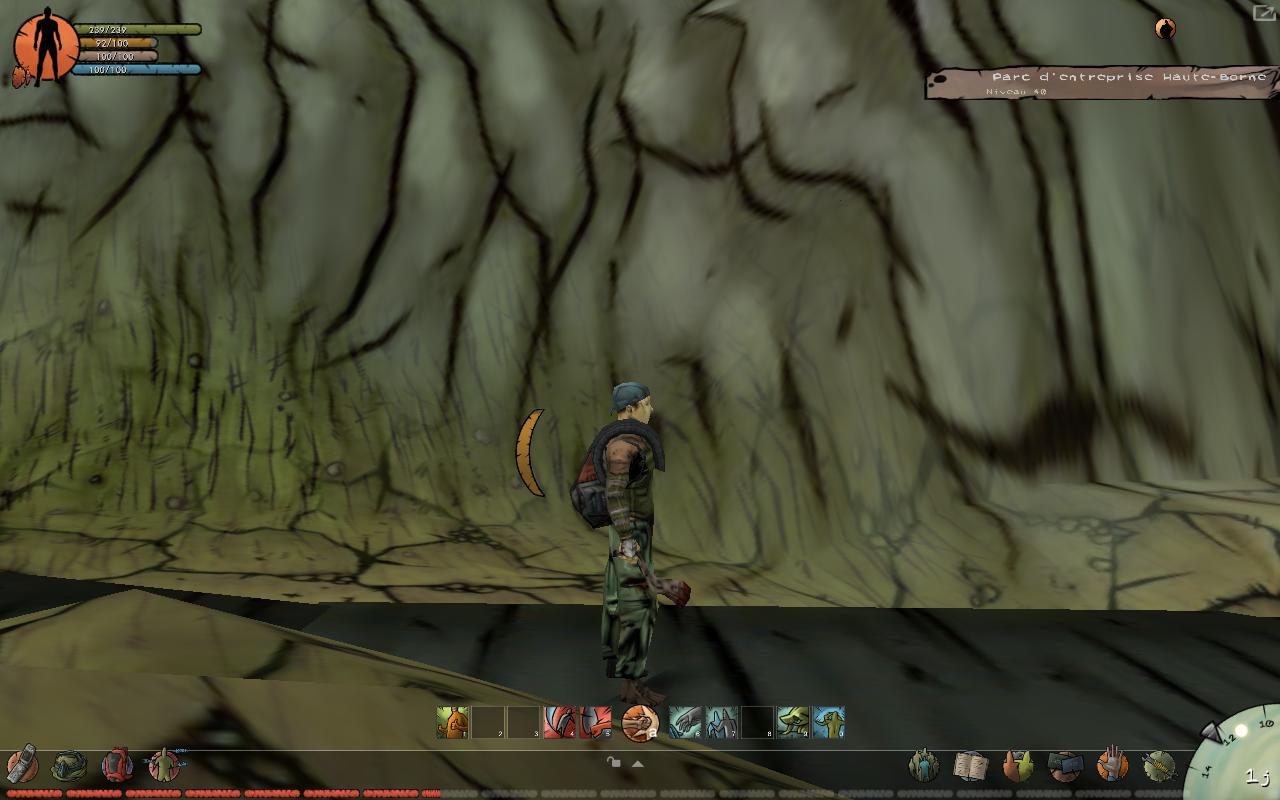
Task: Open the wrench settings icon
Action: click(x=1159, y=767)
